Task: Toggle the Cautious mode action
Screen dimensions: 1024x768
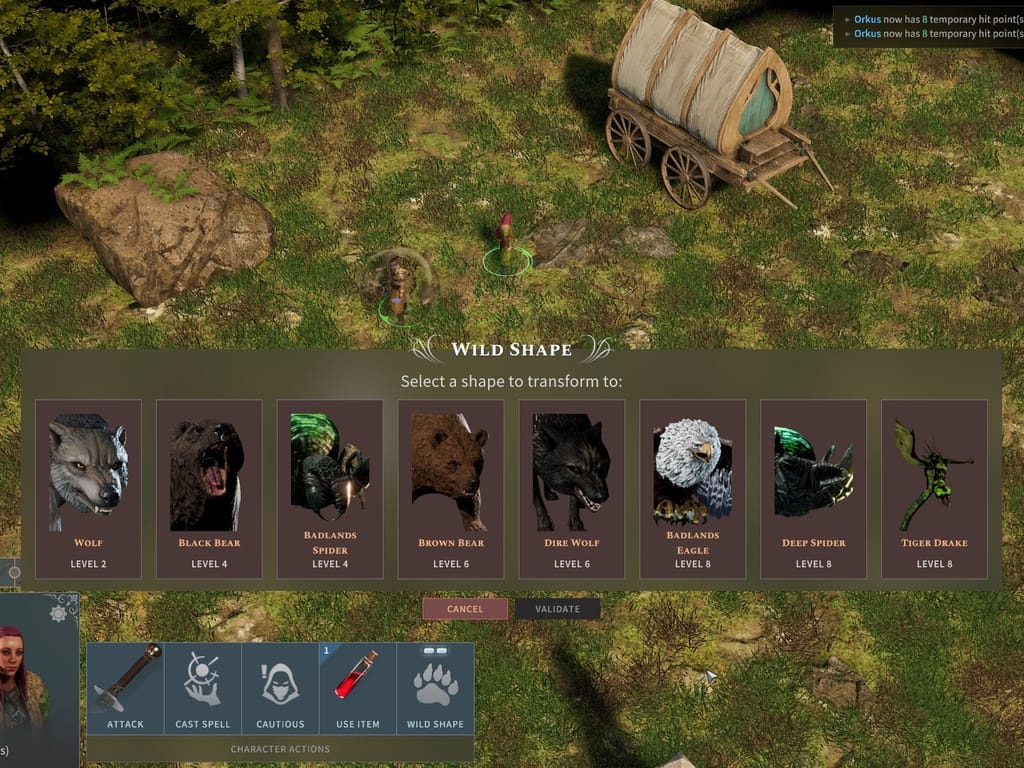Action: tap(280, 688)
